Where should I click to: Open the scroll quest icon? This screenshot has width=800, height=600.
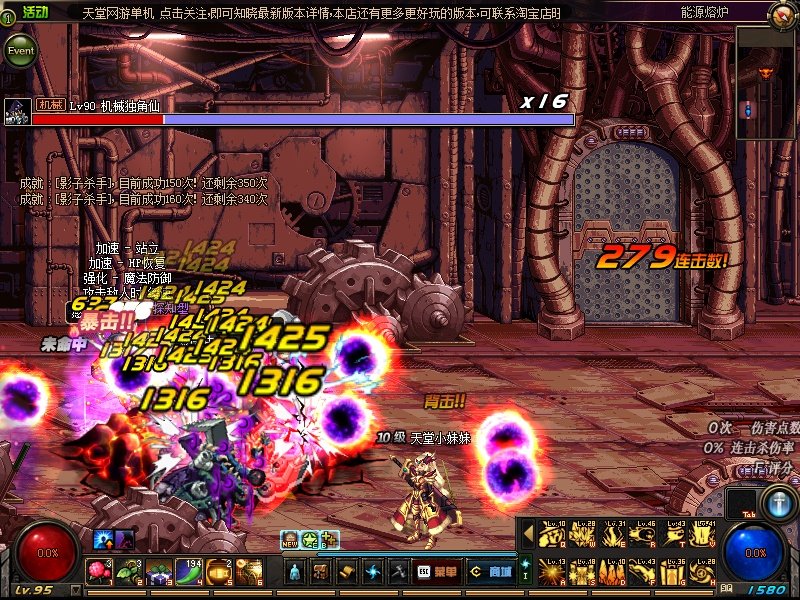347,572
